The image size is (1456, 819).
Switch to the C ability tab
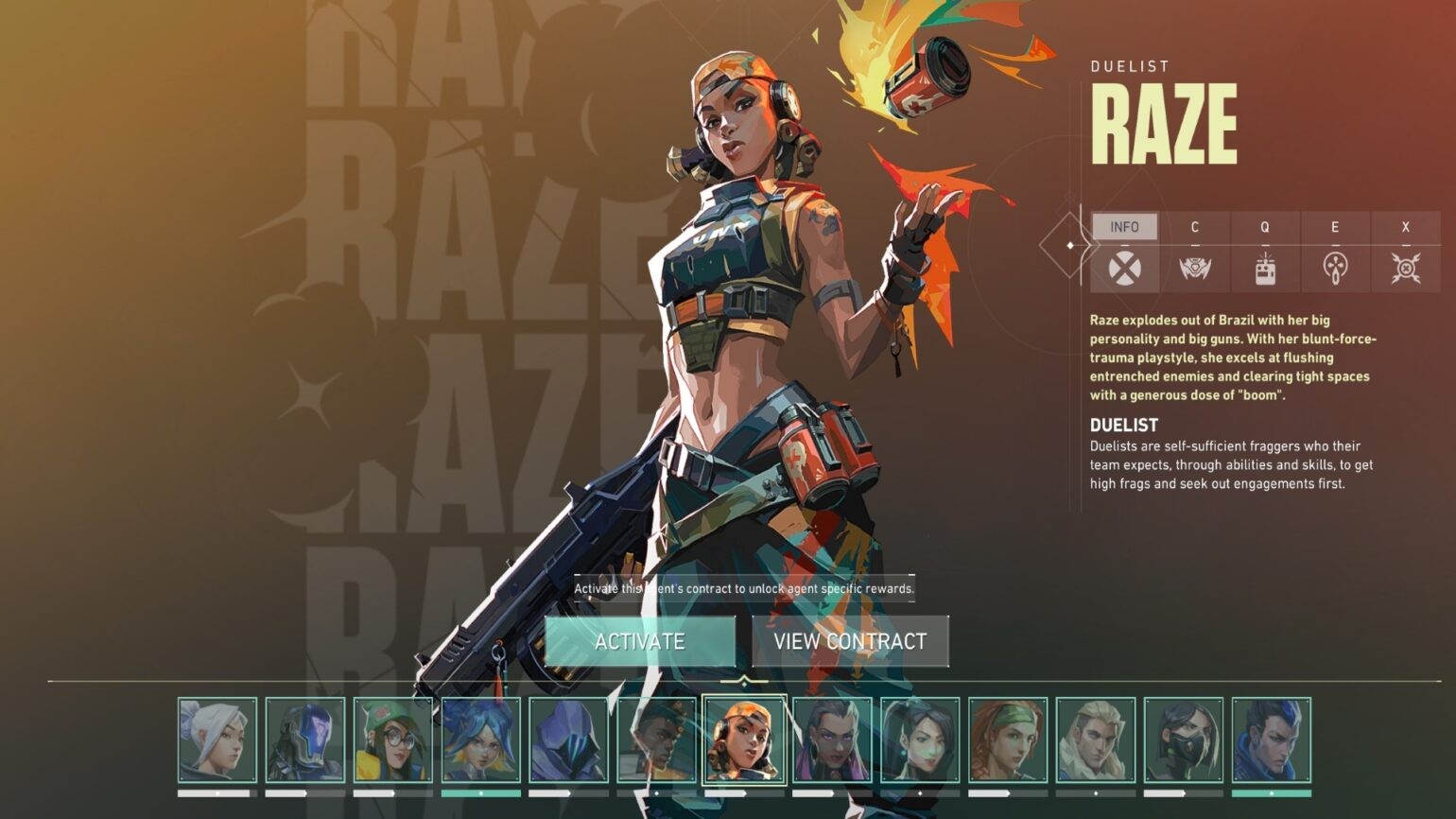pos(1195,226)
